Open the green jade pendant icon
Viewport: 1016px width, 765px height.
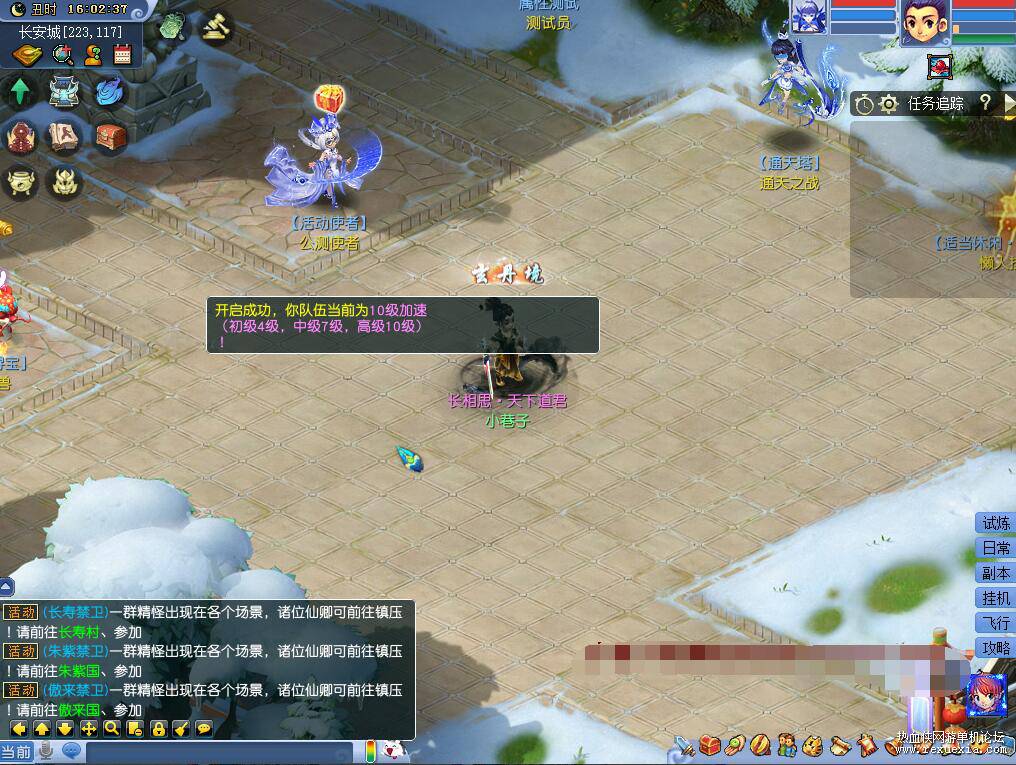[x=174, y=25]
